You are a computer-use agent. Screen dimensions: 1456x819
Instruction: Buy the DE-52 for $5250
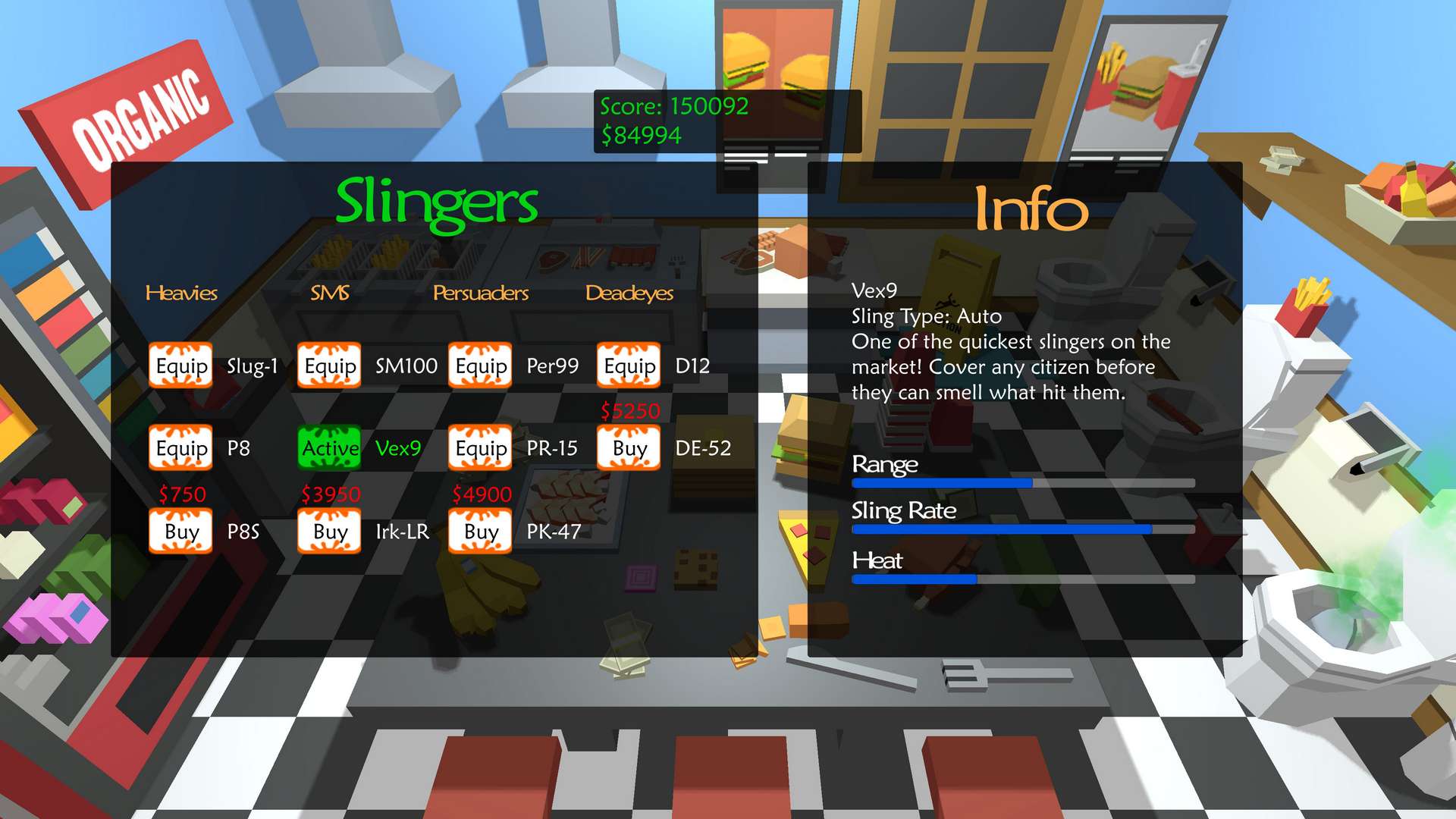coord(628,449)
